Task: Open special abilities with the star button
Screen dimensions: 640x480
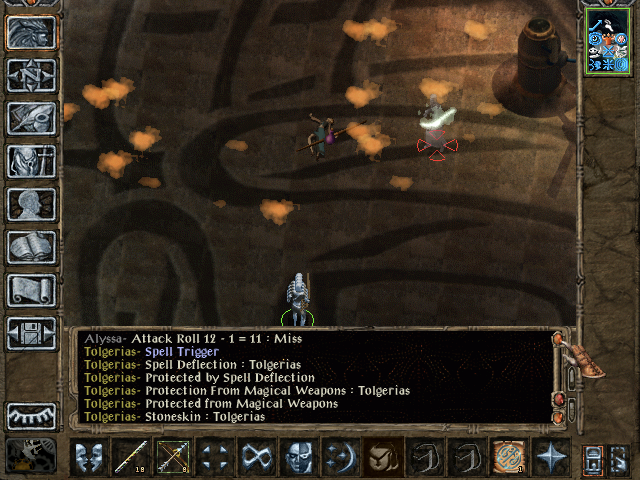Action: 551,458
